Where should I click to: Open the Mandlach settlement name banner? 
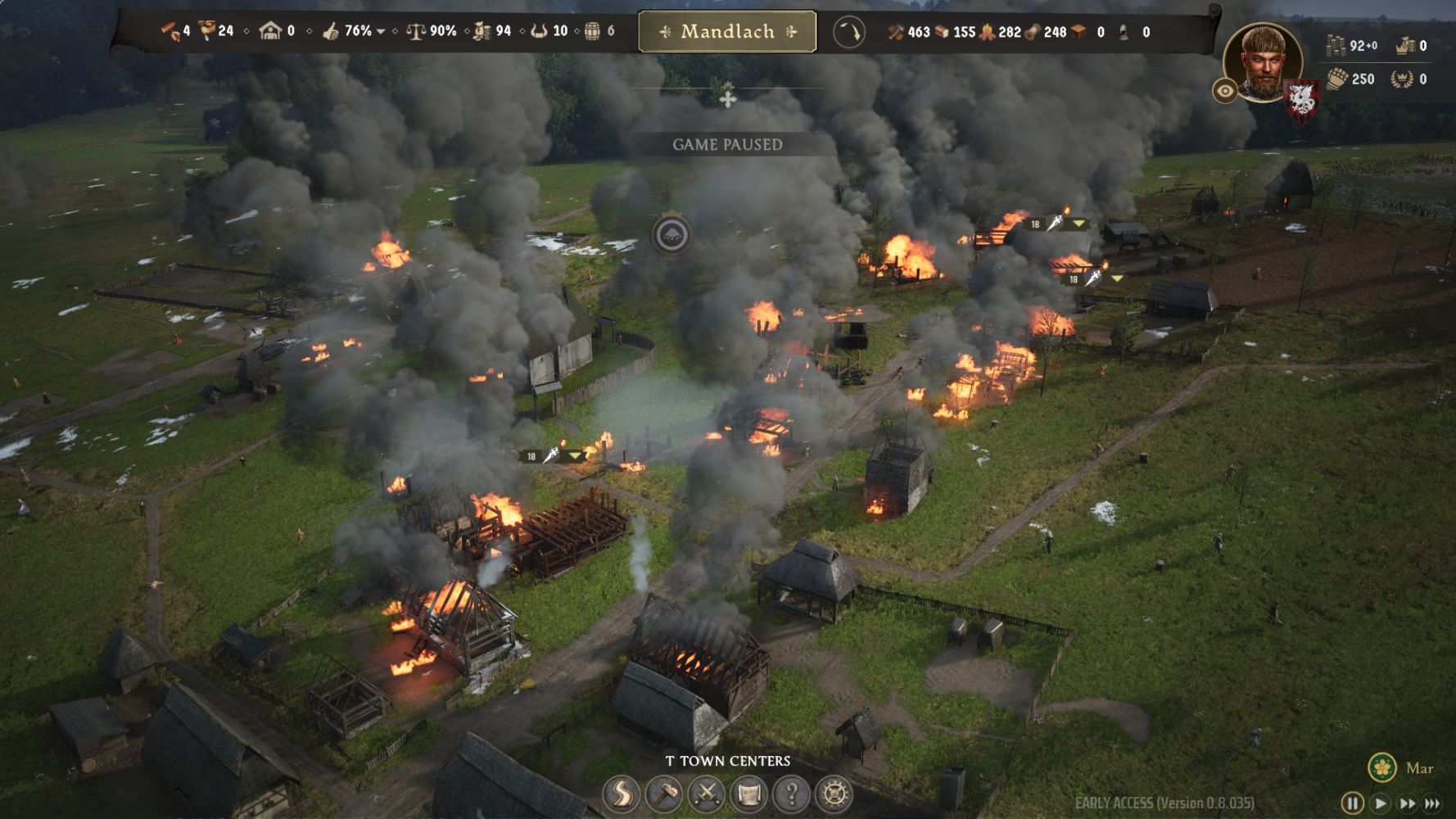click(x=727, y=32)
